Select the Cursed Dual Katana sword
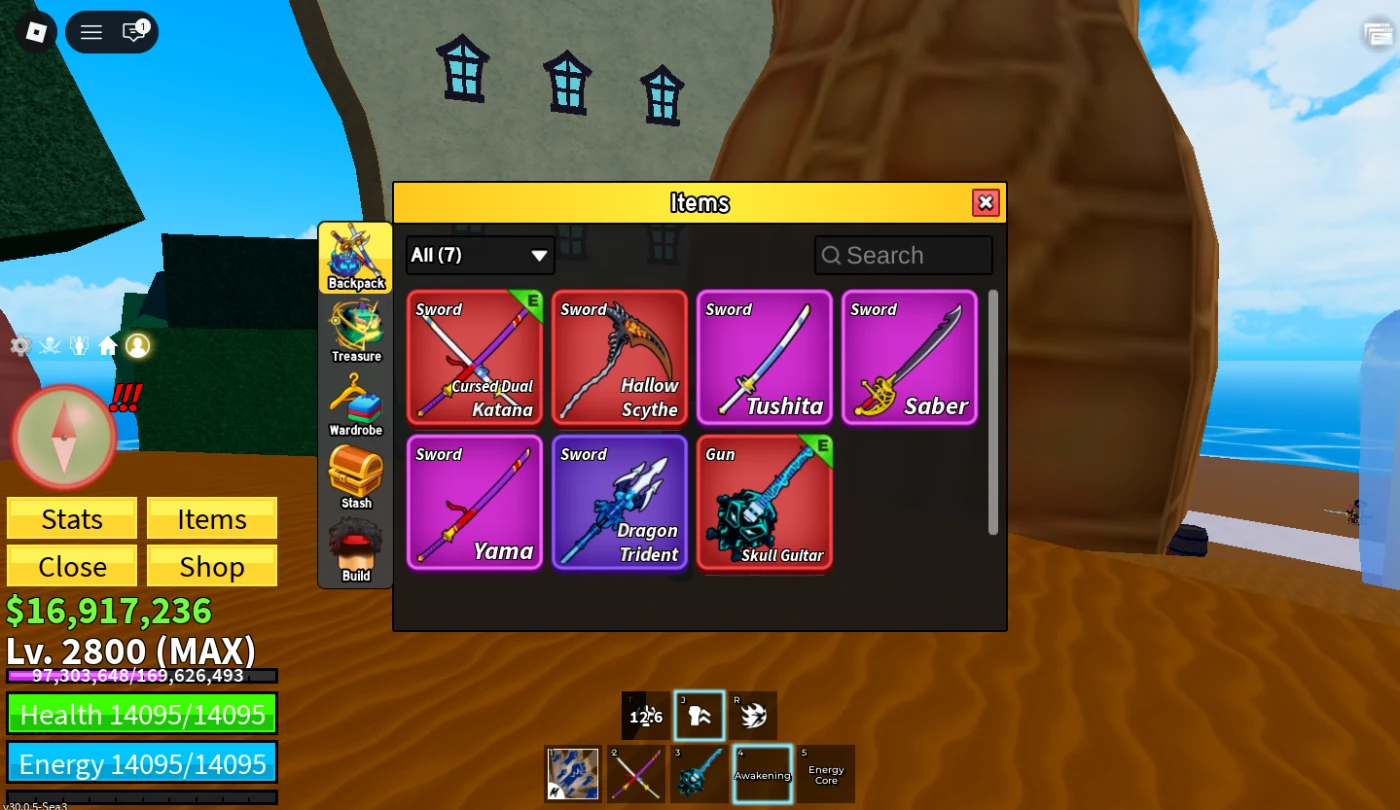 tap(475, 358)
